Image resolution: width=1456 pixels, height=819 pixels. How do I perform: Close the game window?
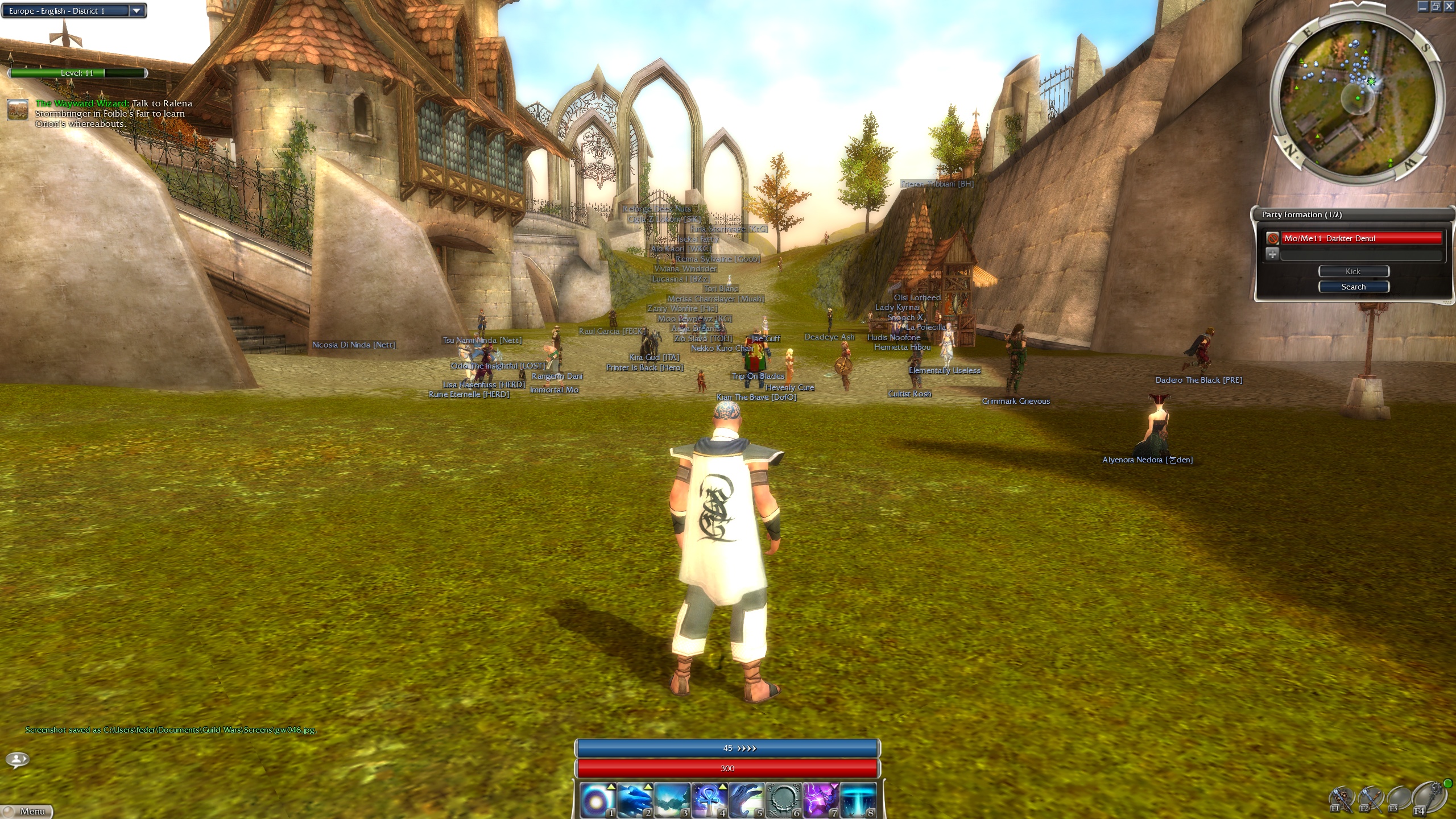[x=1449, y=6]
